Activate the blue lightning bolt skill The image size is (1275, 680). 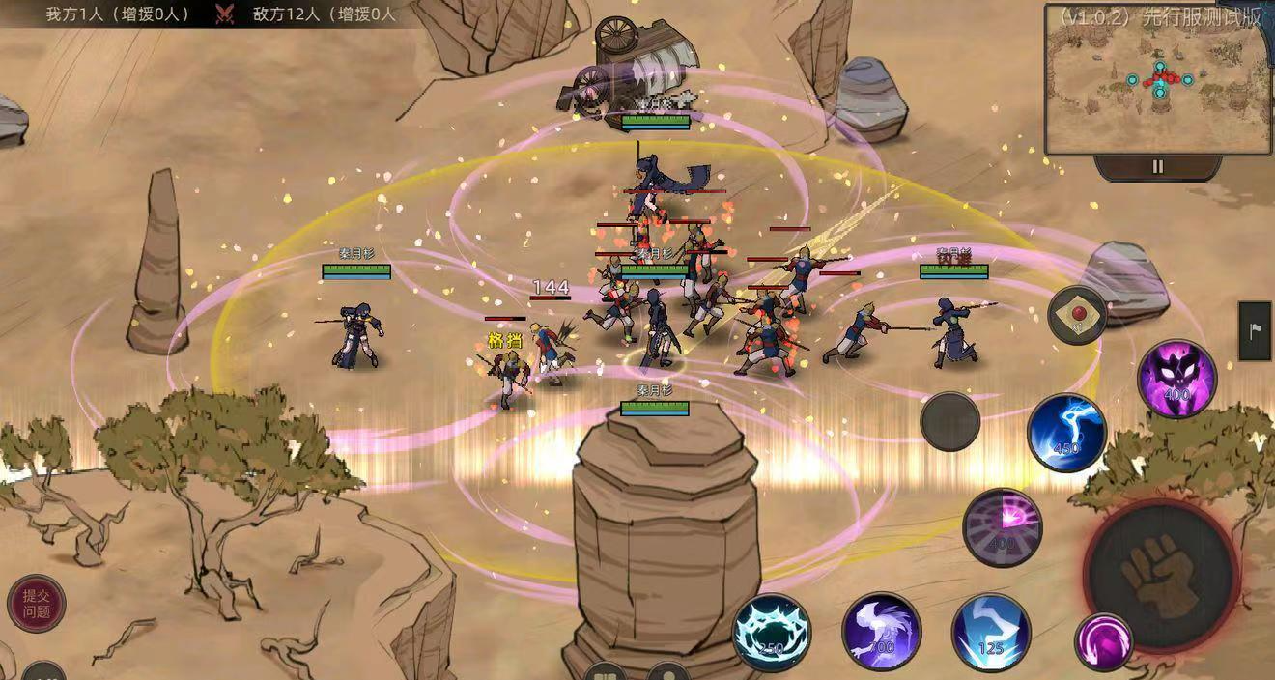[x=1067, y=433]
